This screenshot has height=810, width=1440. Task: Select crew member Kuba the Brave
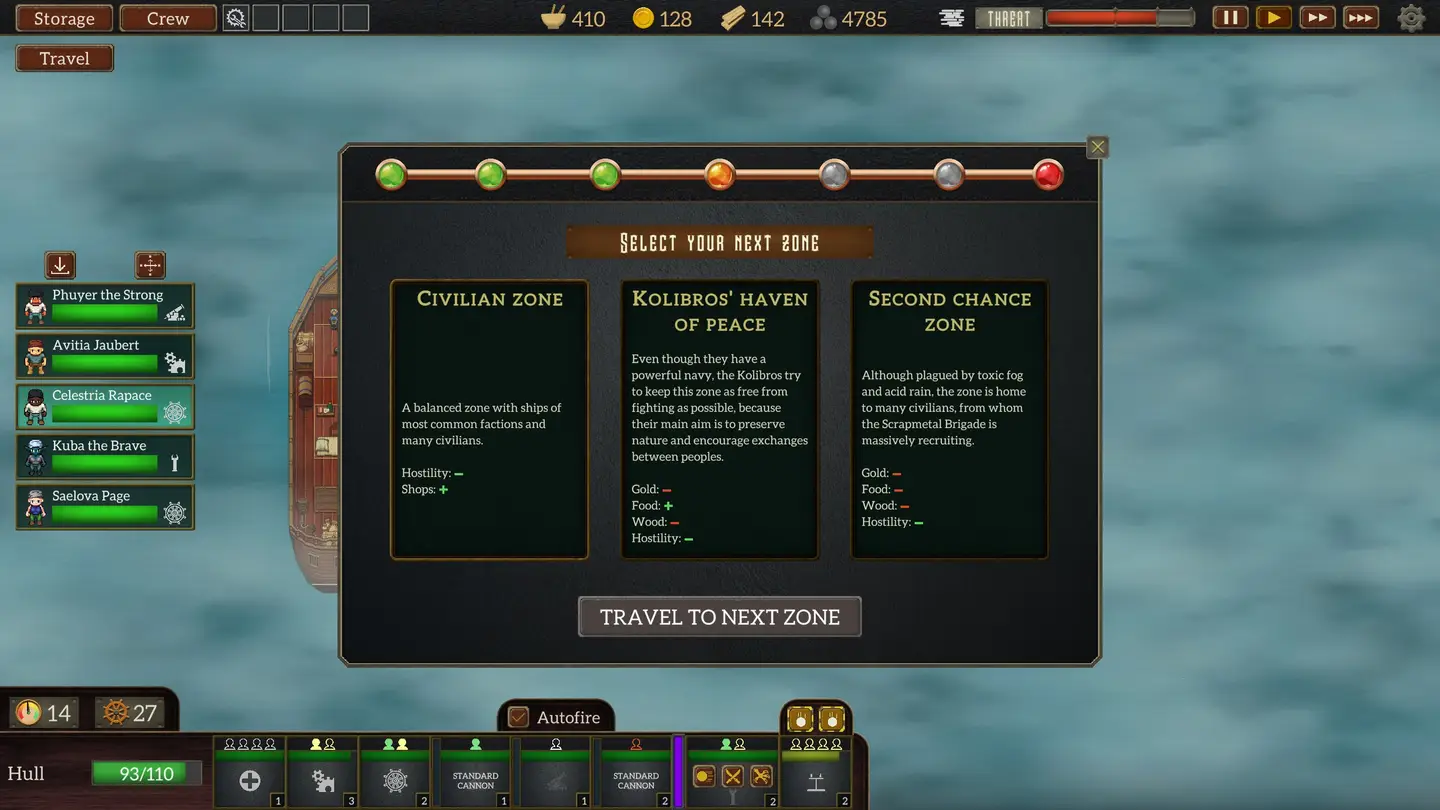point(105,456)
